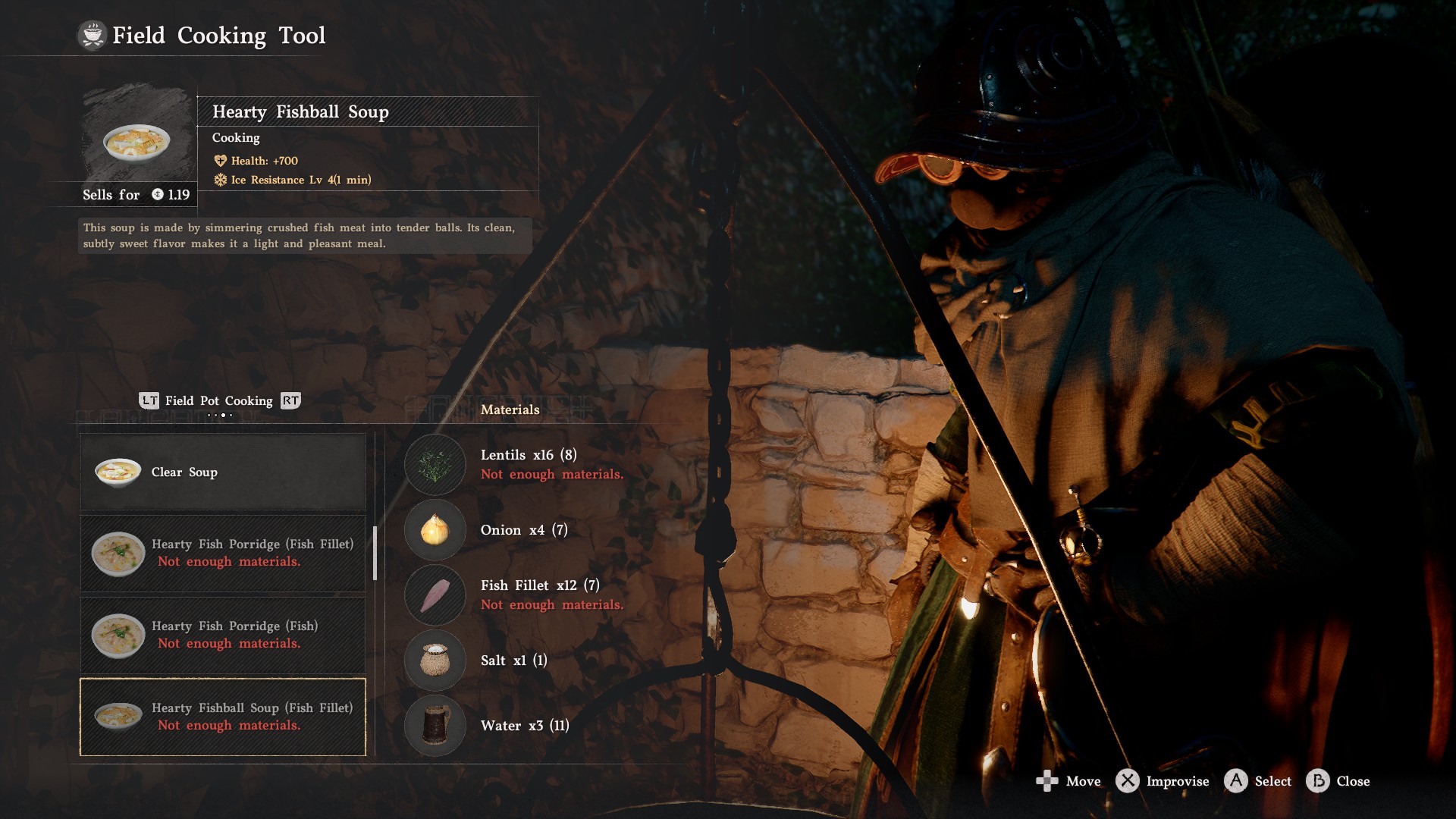Click the Hearty Fishball Soup dish thumbnail

pos(137,141)
